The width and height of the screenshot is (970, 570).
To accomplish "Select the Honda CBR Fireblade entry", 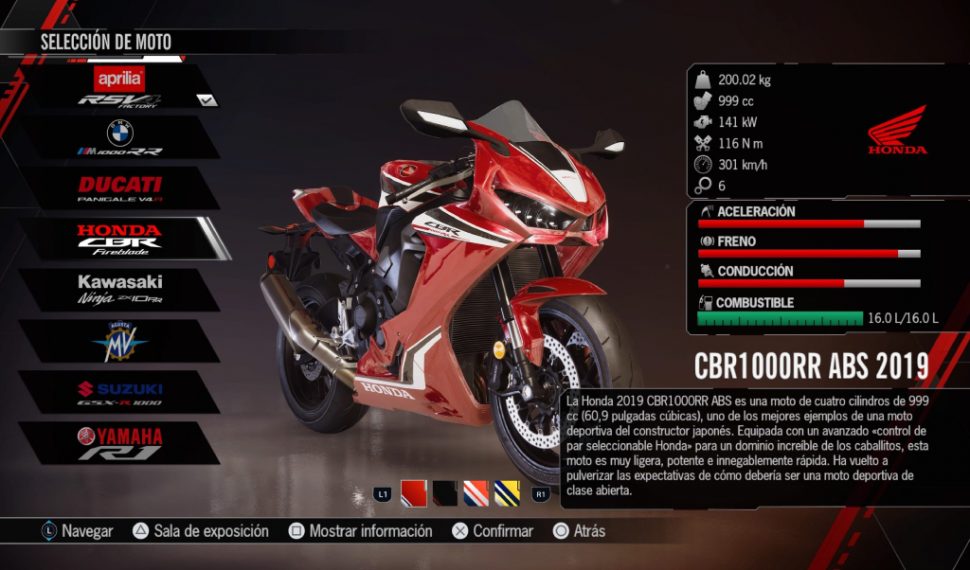I will click(120, 239).
